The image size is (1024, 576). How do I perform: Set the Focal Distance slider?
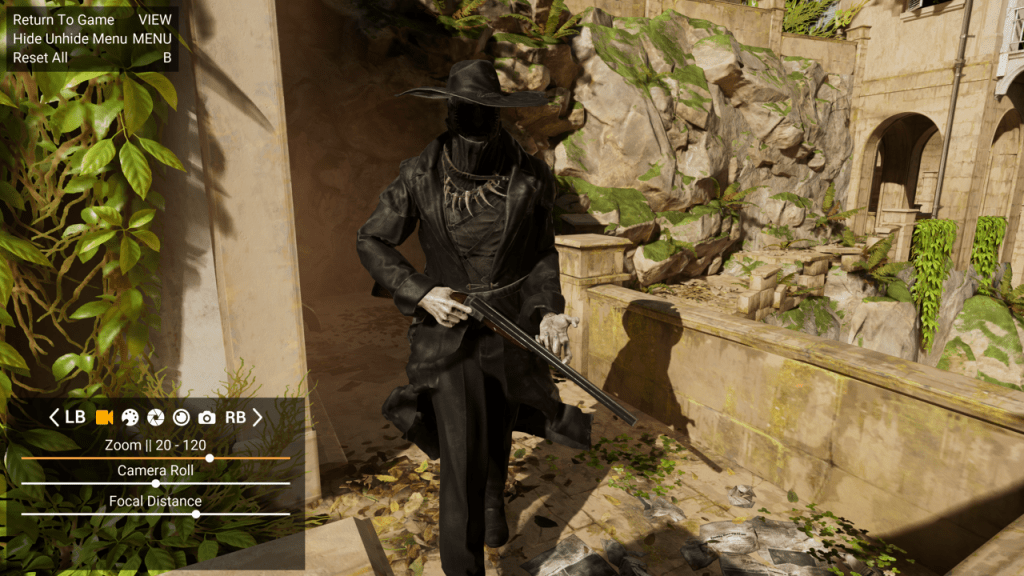pos(196,514)
